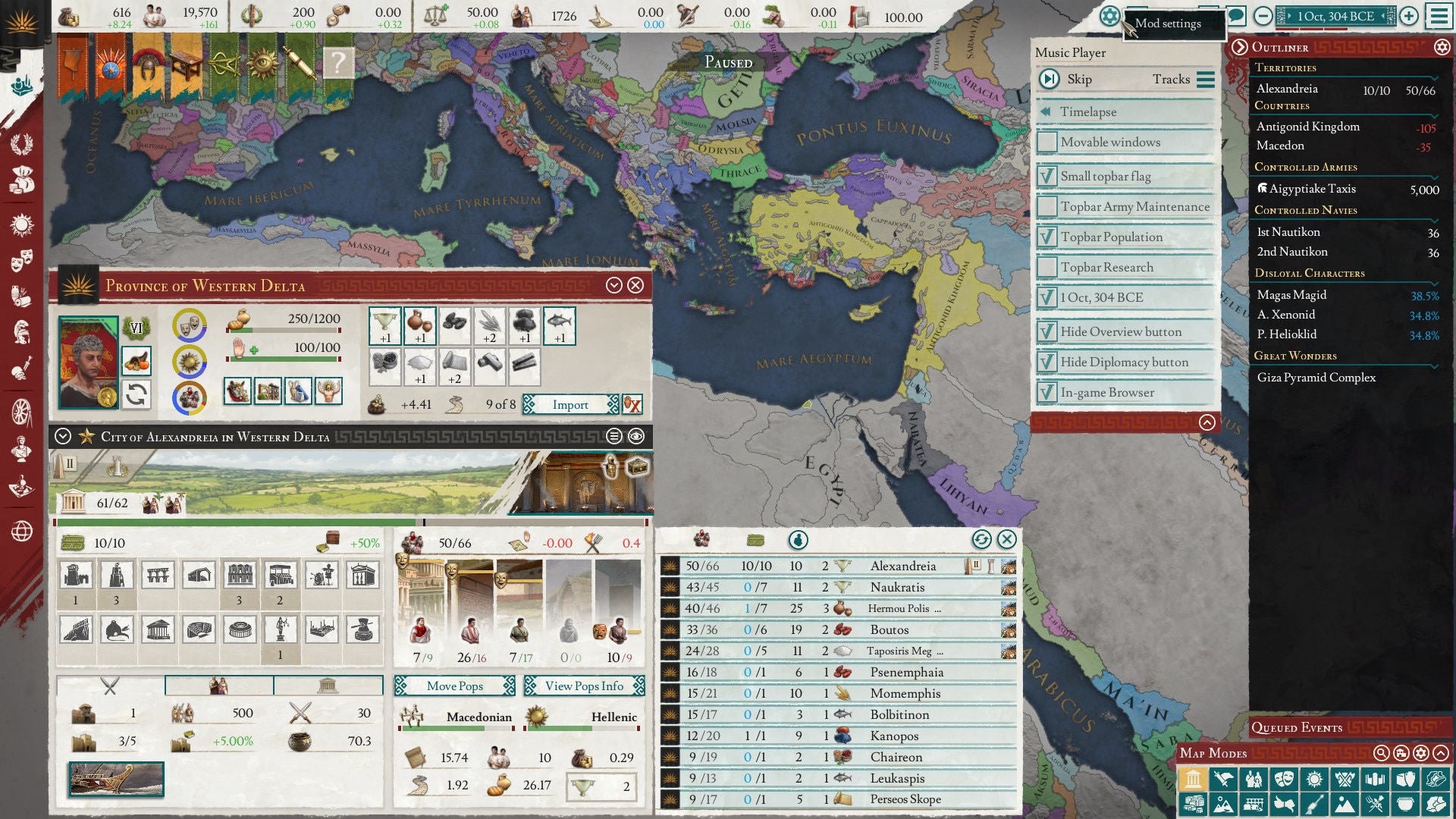Collapse the Map Modes panel with chevron
This screenshot has width=1456, height=819.
(x=1442, y=753)
